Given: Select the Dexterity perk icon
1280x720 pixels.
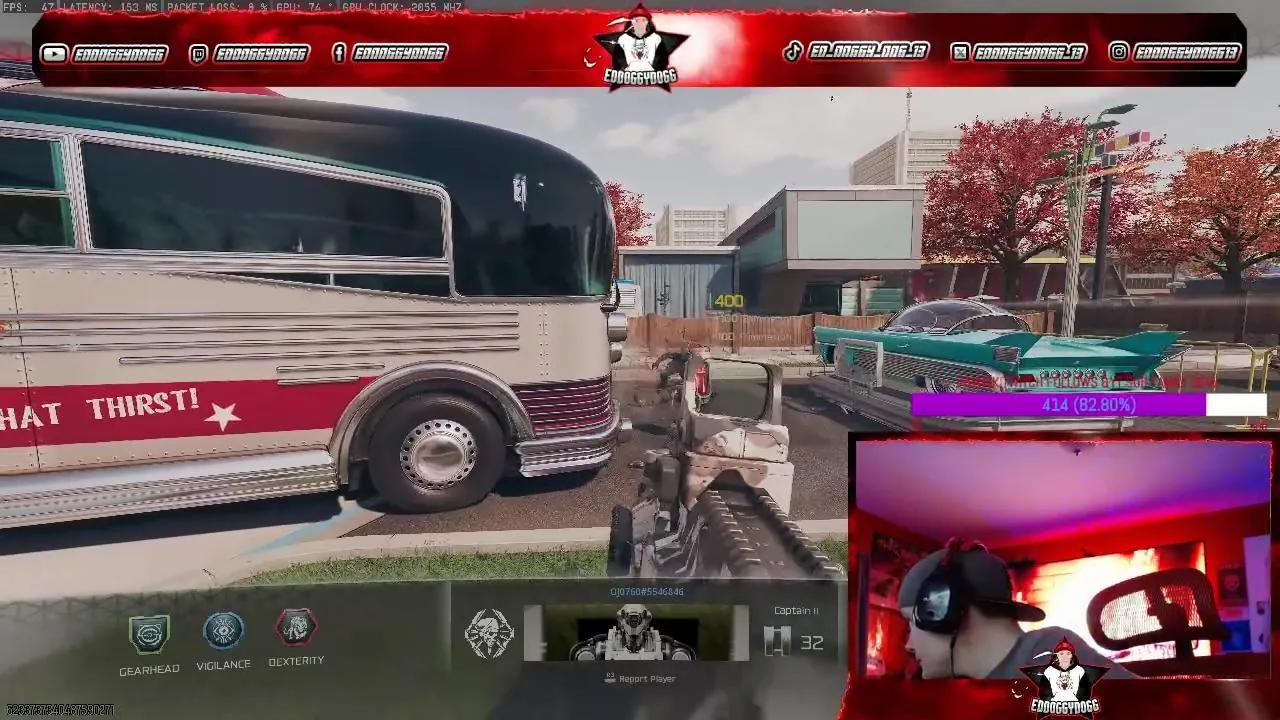Looking at the screenshot, I should (x=295, y=629).
